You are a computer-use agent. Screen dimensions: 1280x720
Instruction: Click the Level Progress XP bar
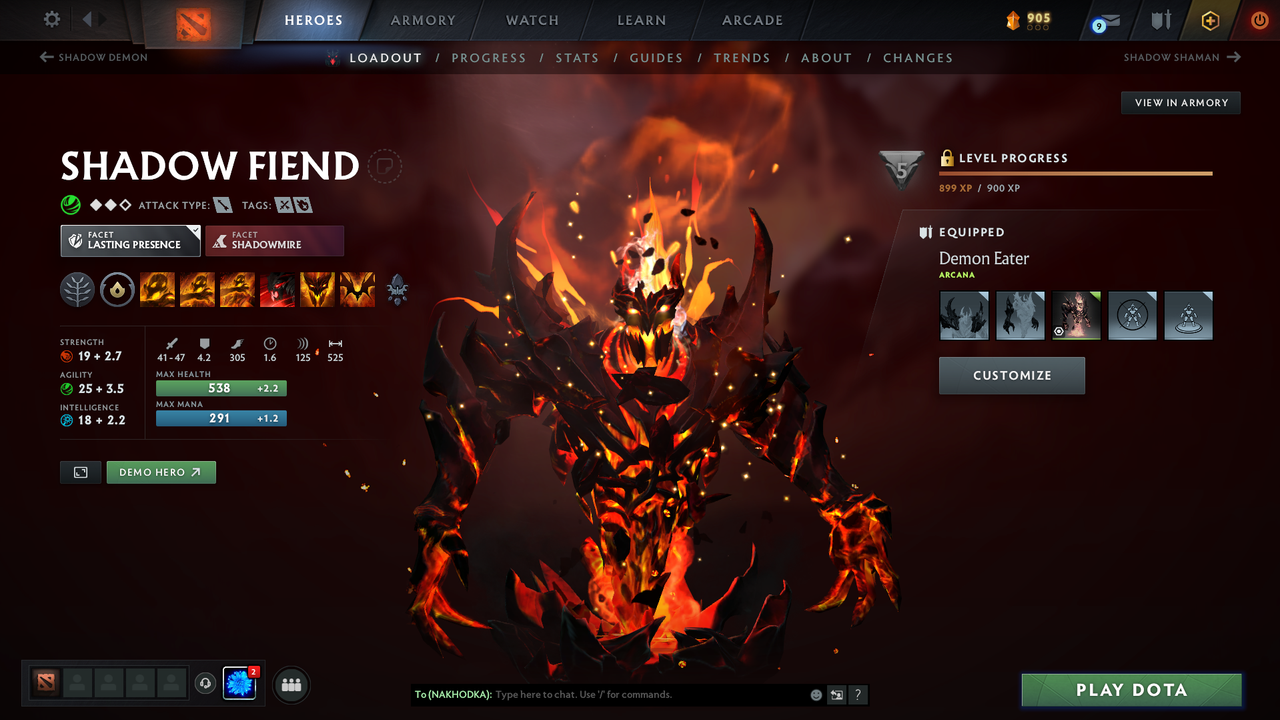click(x=1075, y=172)
